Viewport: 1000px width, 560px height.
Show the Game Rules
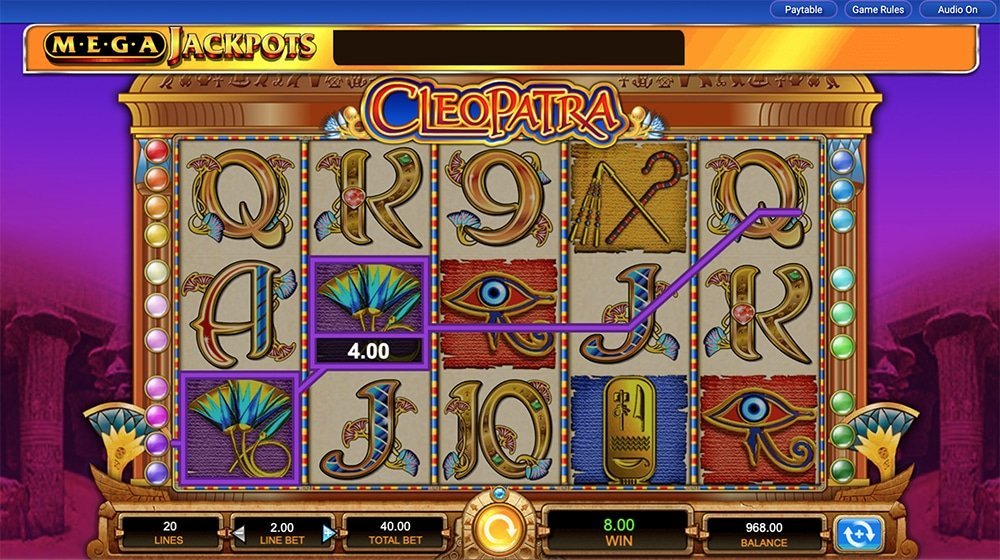click(x=877, y=10)
